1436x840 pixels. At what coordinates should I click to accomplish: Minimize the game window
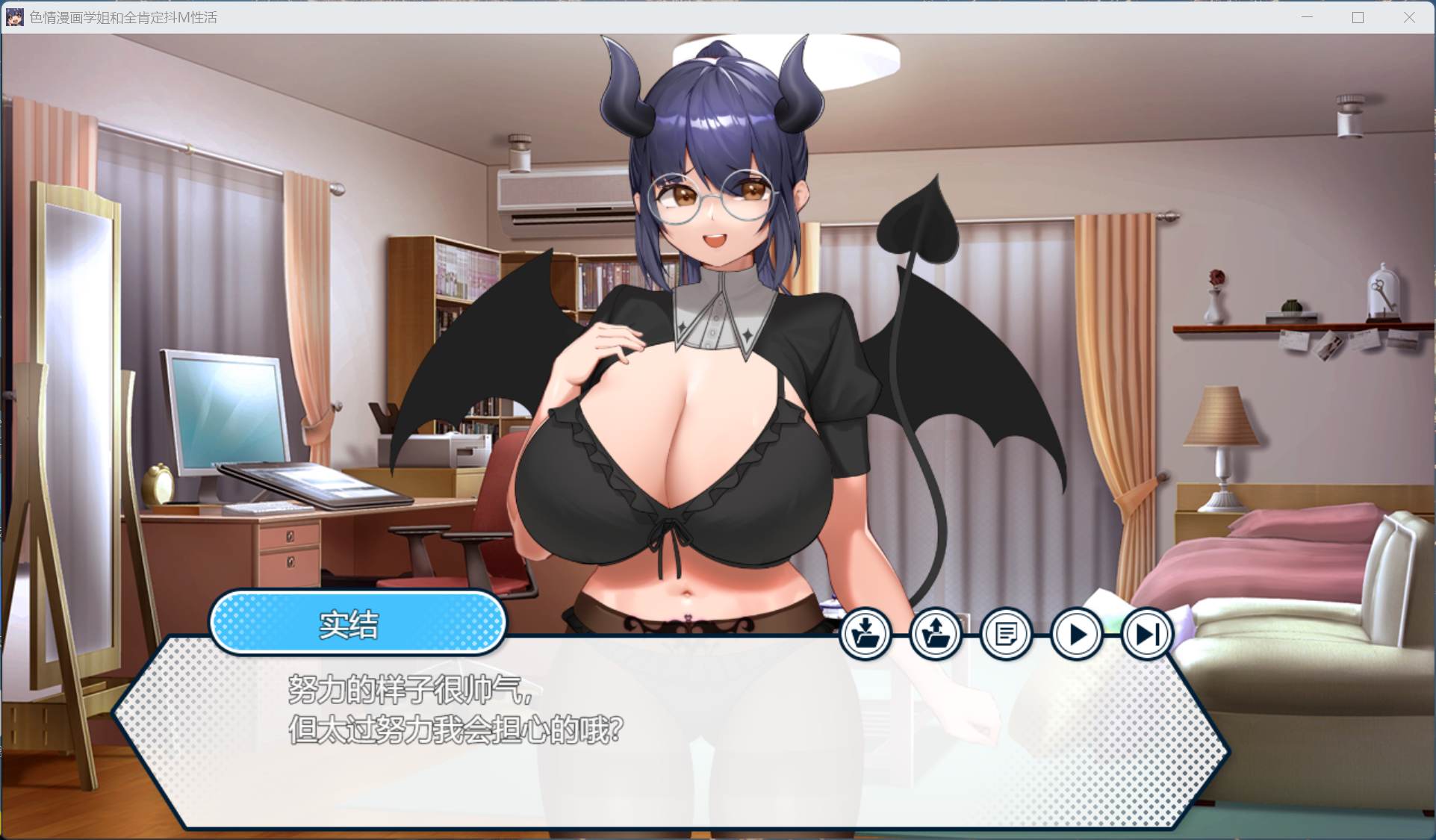(x=1307, y=17)
